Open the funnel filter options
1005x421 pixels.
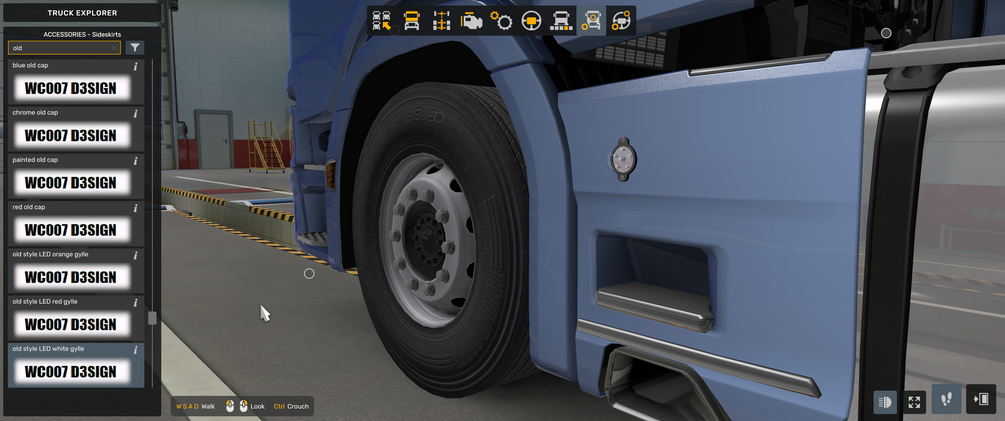[x=135, y=47]
